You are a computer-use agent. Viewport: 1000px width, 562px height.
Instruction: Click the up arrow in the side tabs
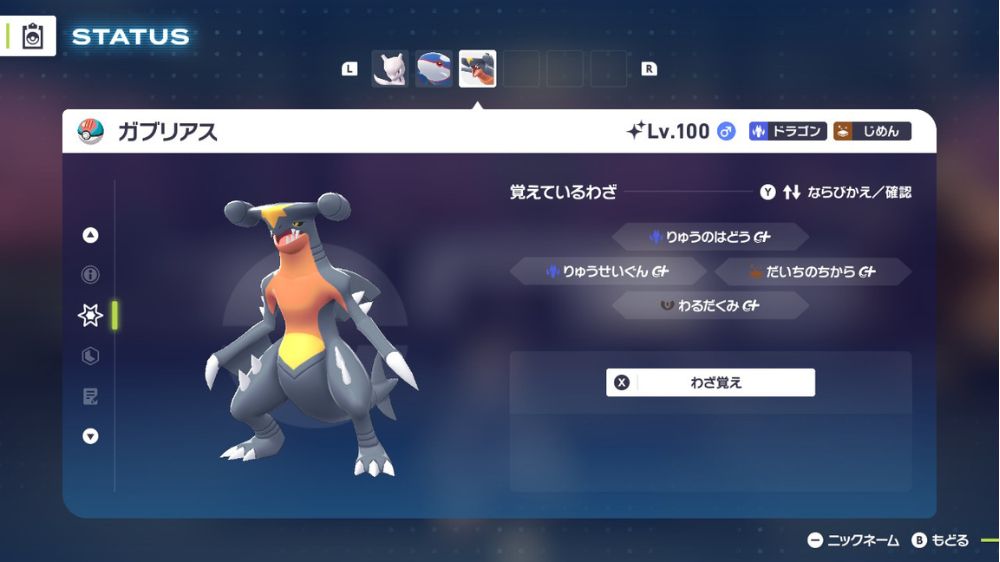pos(90,236)
